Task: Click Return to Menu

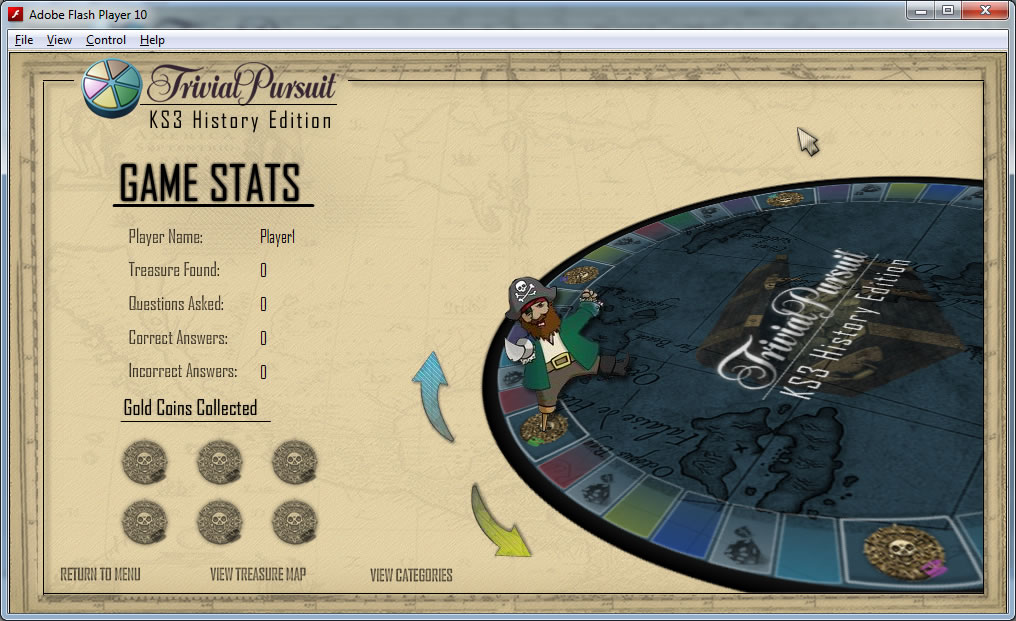Action: (100, 575)
